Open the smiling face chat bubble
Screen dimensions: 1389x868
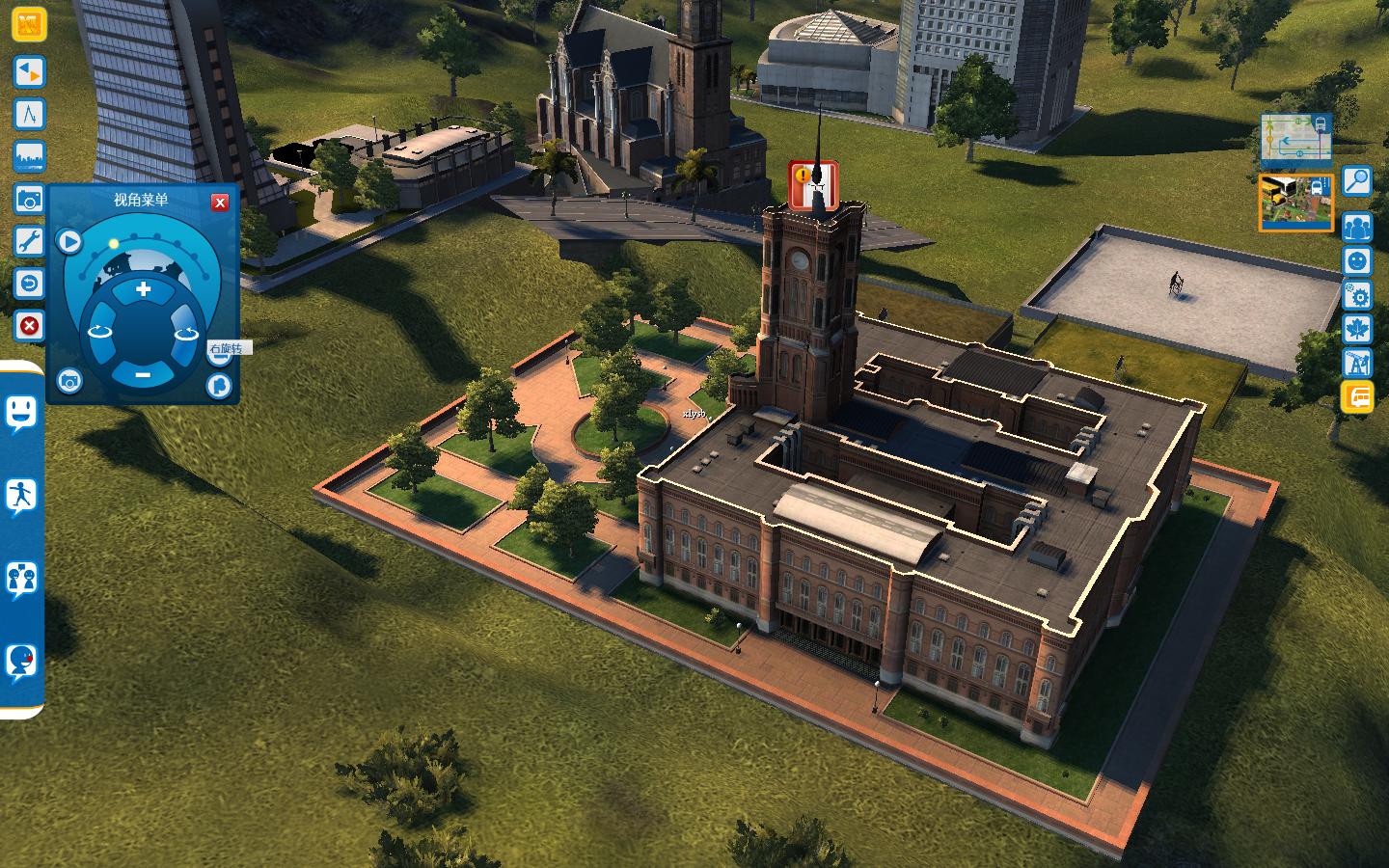point(20,415)
